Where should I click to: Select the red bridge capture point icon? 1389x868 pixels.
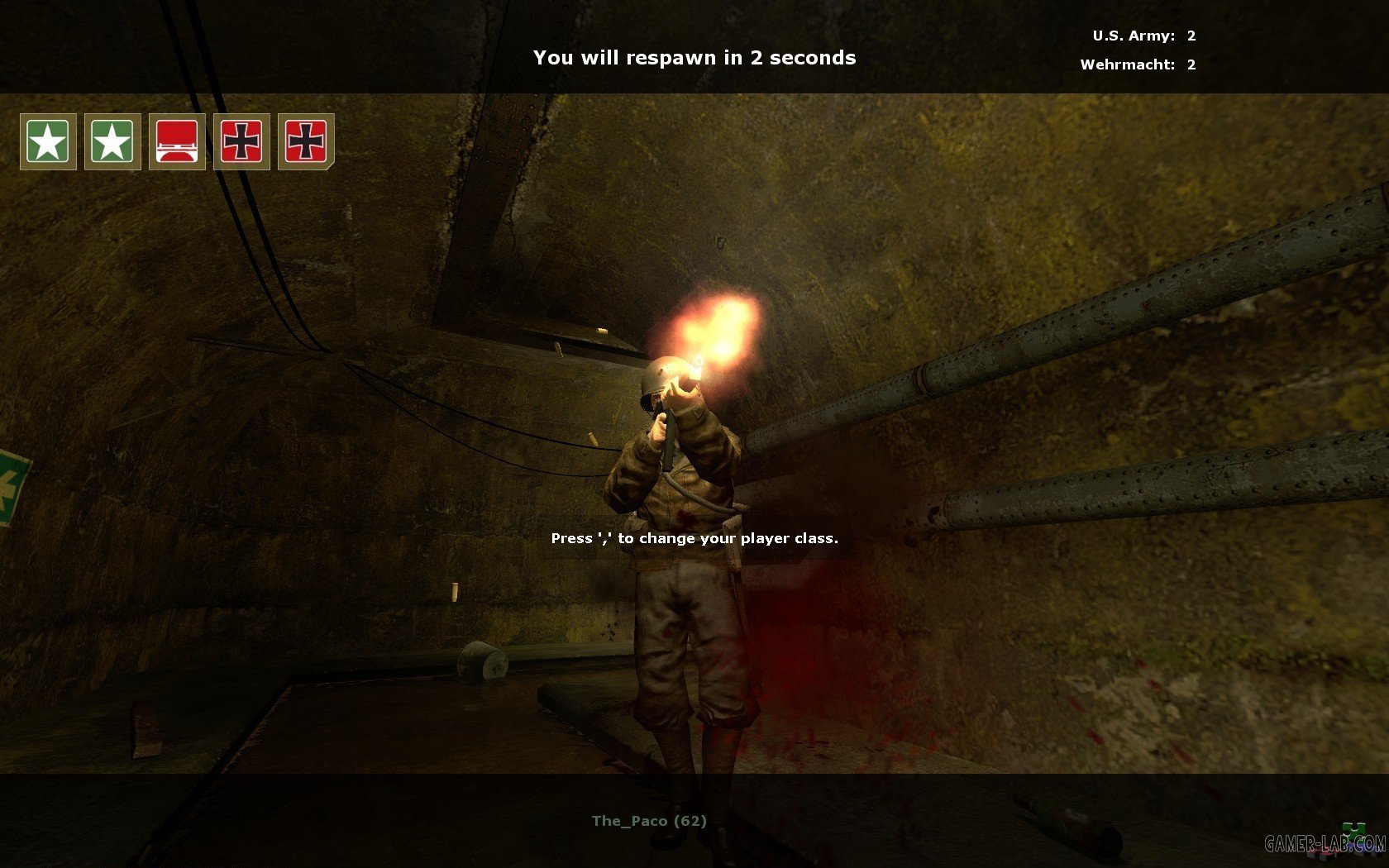[177, 141]
